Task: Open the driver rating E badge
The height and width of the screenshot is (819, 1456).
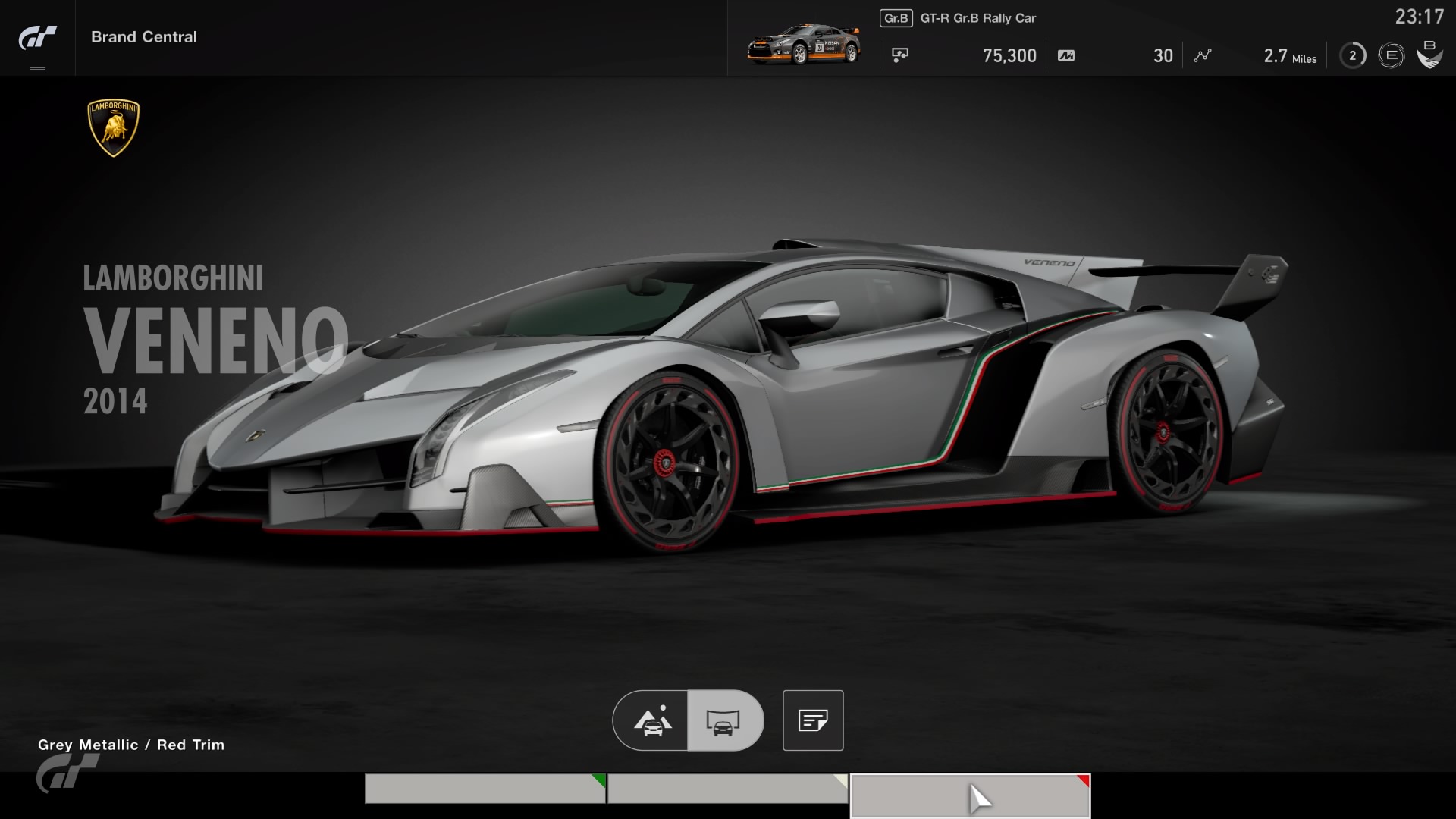Action: (x=1391, y=55)
